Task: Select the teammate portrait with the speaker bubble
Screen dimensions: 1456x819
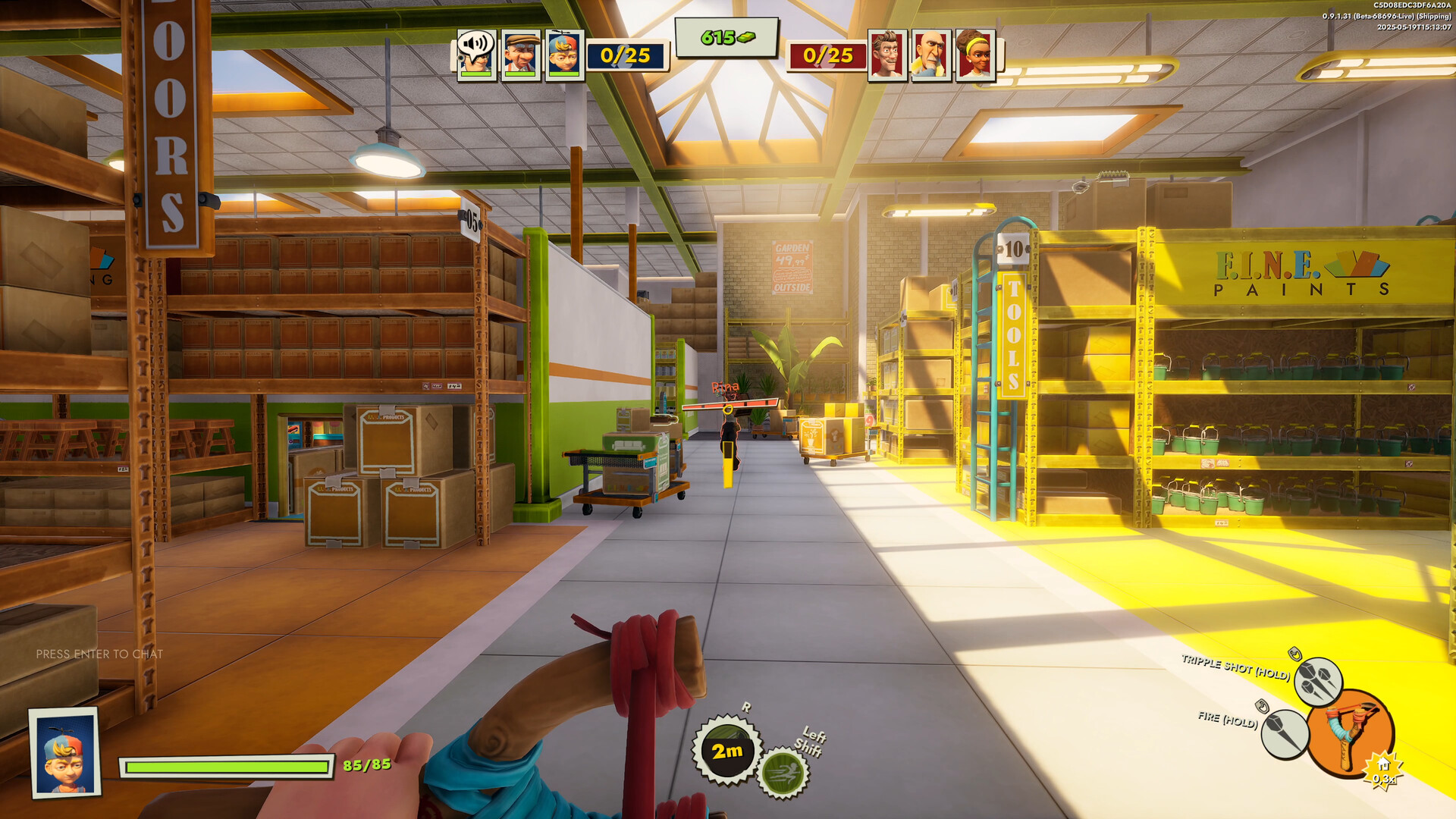Action: pyautogui.click(x=476, y=55)
